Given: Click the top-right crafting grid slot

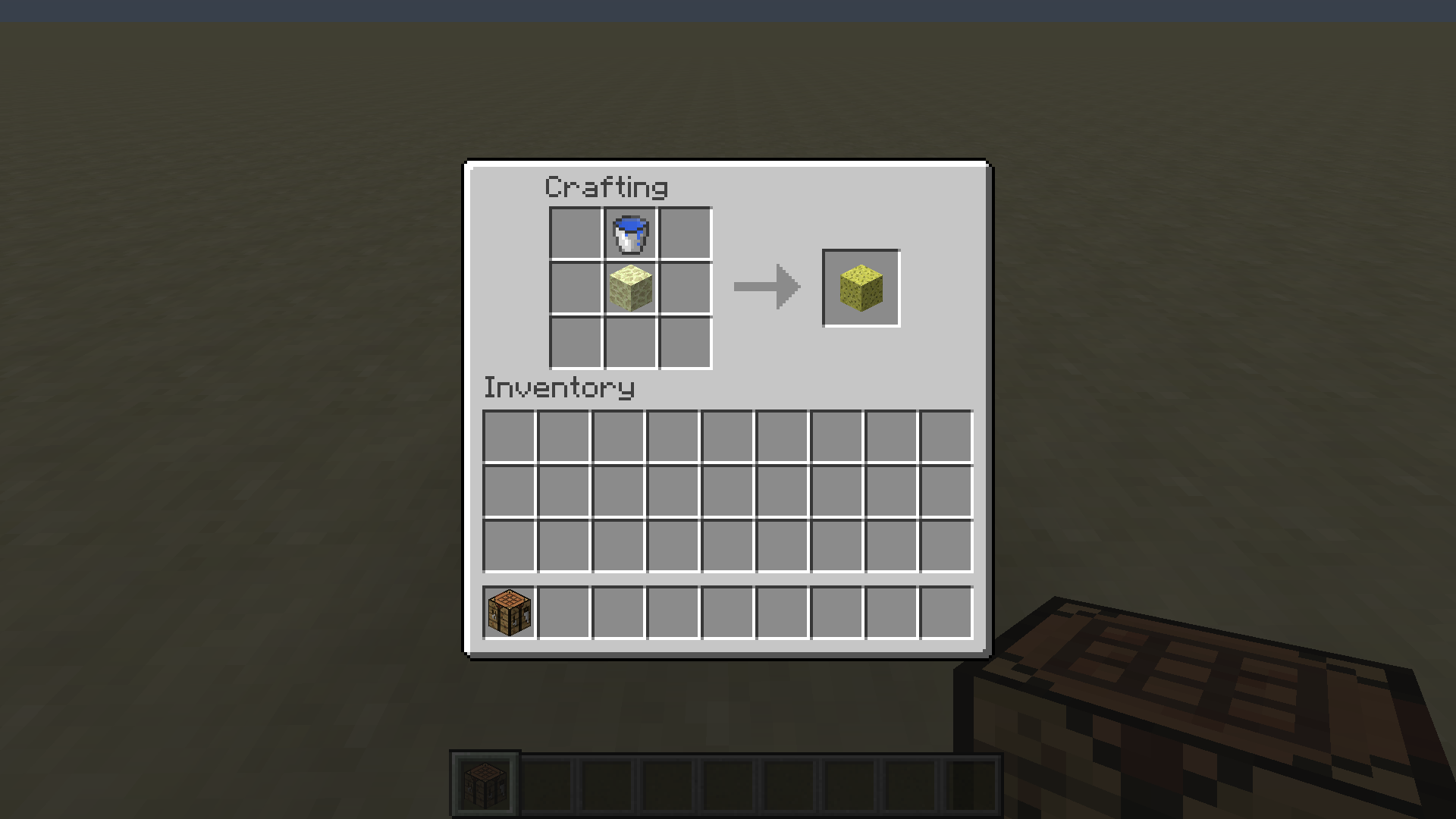Looking at the screenshot, I should (684, 233).
